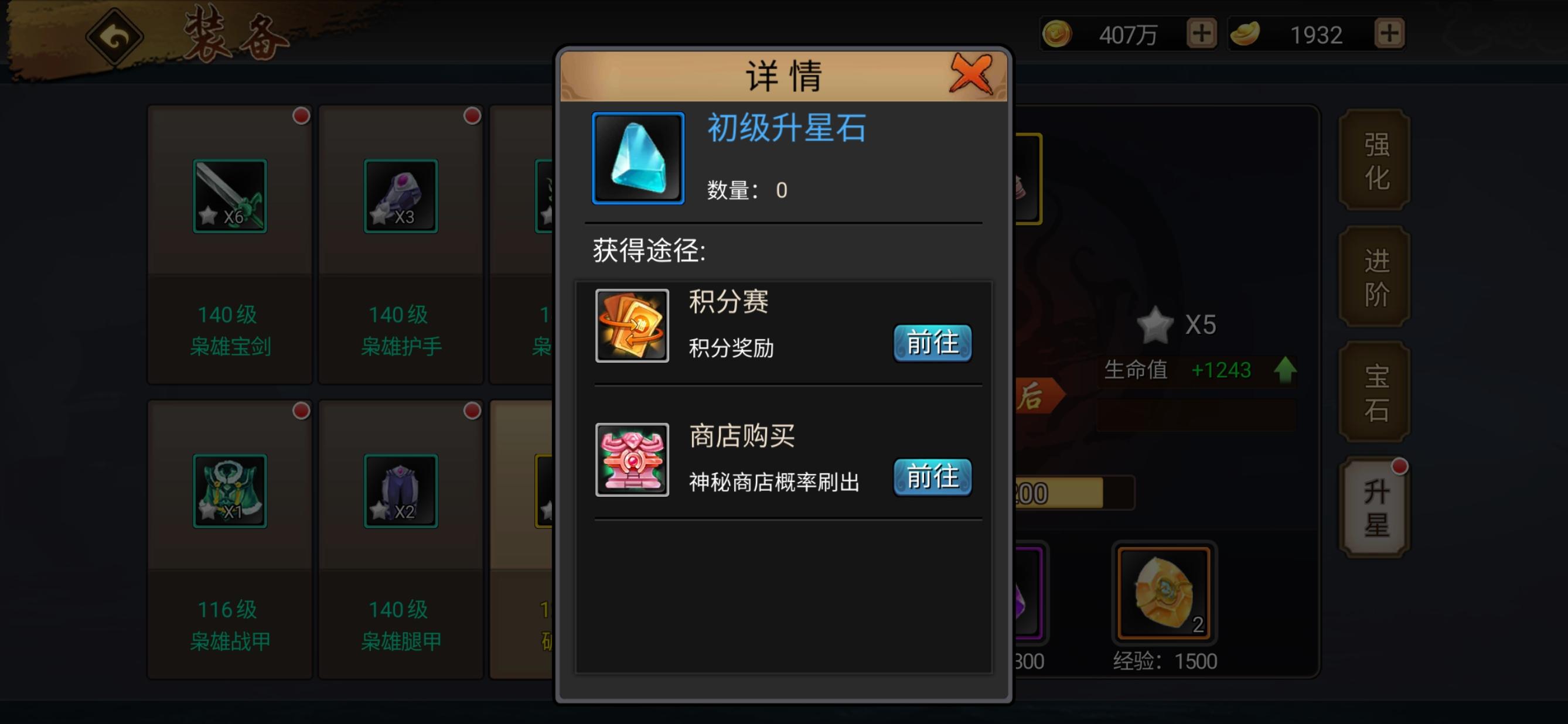The height and width of the screenshot is (724, 1568).
Task: Expand the 经验: 1500 material item
Action: pos(1163,593)
